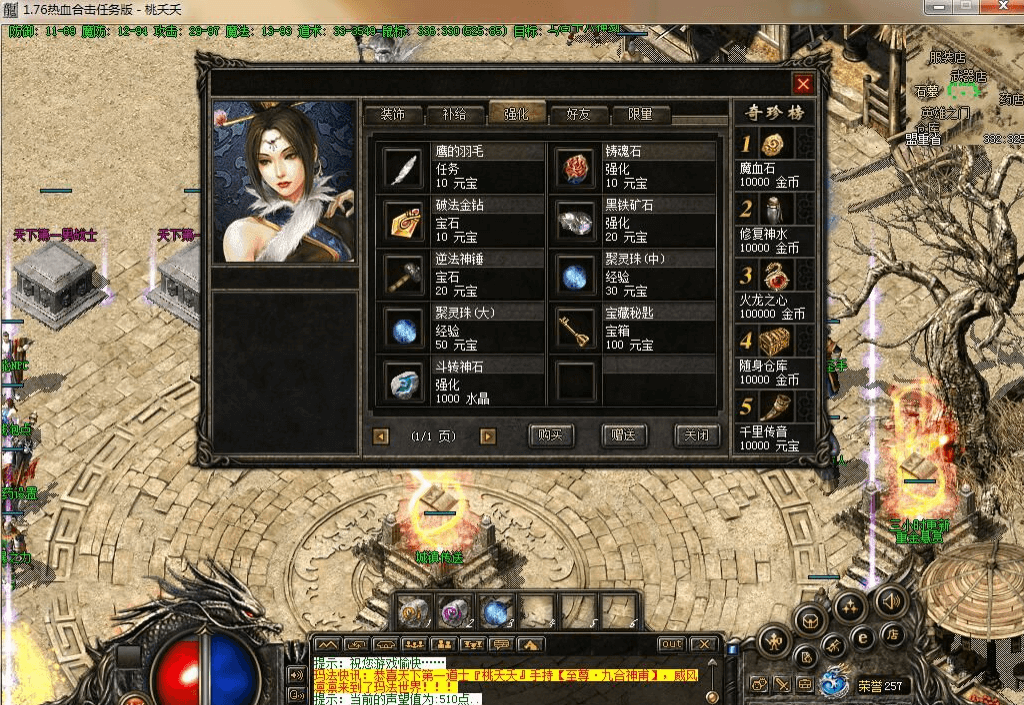
Task: Select the 鹰的羽毛 feather item
Action: tap(404, 167)
